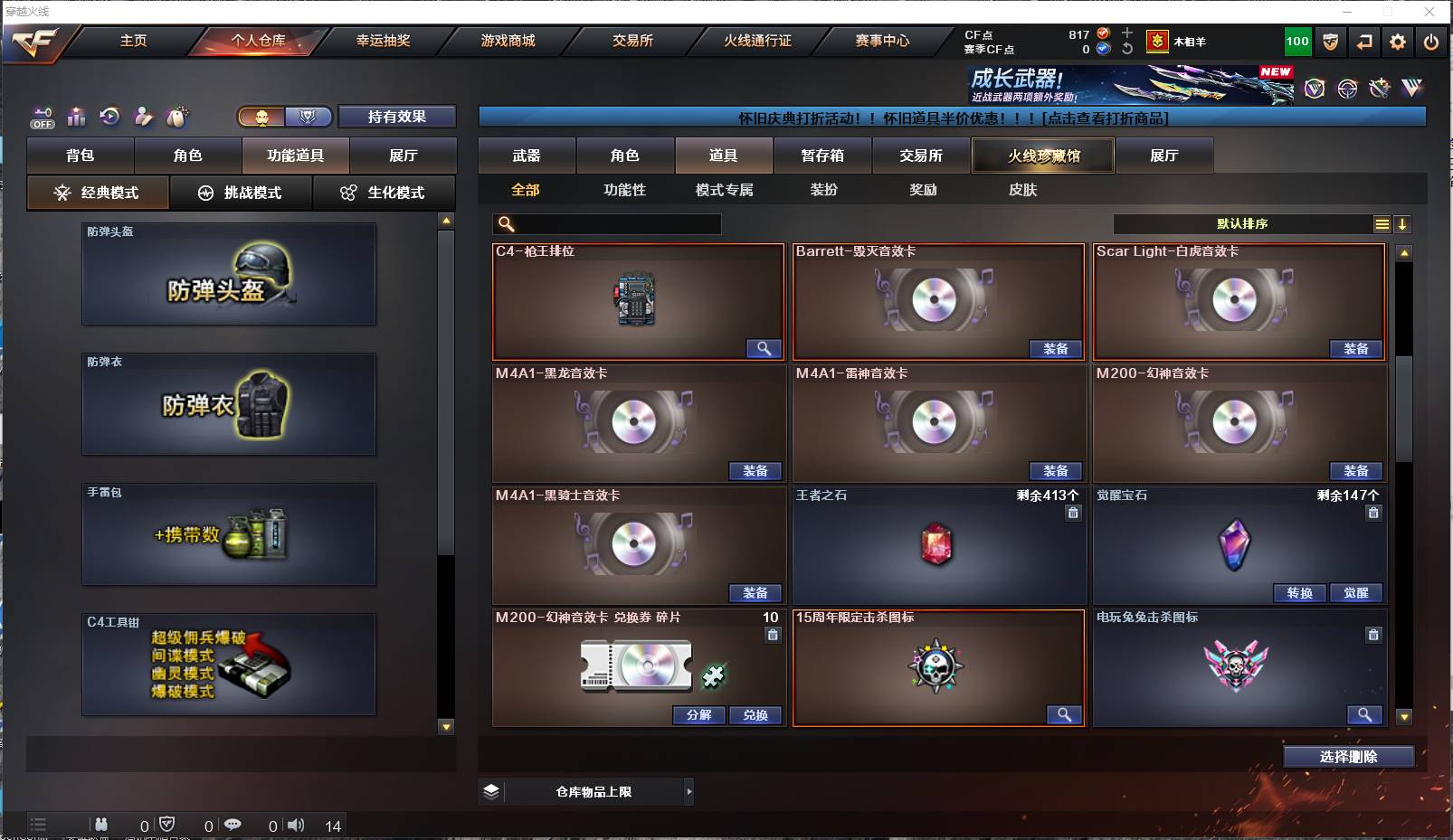Viewport: 1453px width, 840px height.
Task: Open the chat bubble icon in status bar
Action: click(x=235, y=825)
